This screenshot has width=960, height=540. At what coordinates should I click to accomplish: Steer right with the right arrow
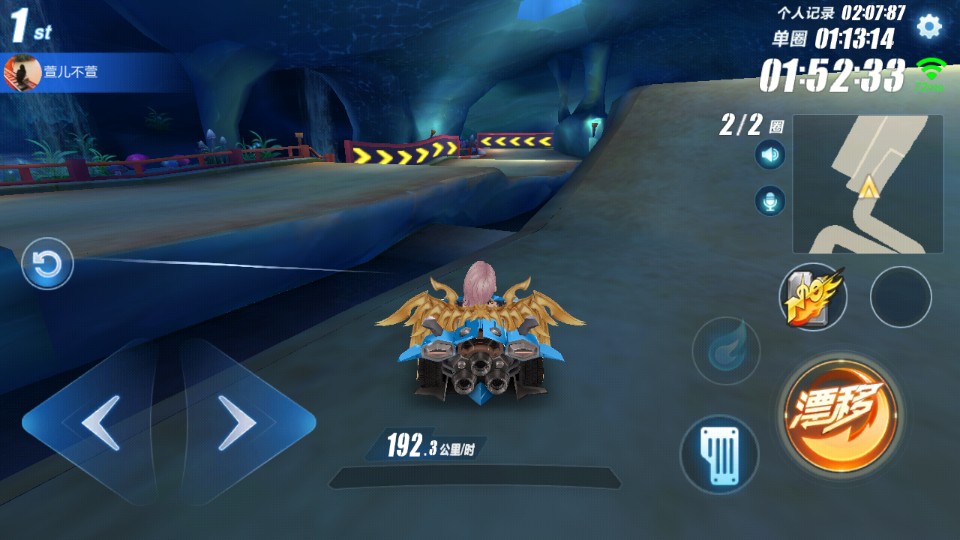pos(238,423)
